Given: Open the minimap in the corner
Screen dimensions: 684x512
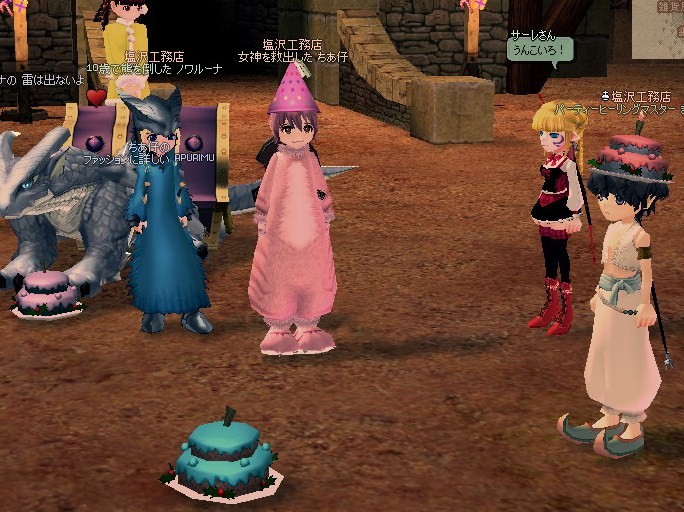Looking at the screenshot, I should tap(659, 28).
